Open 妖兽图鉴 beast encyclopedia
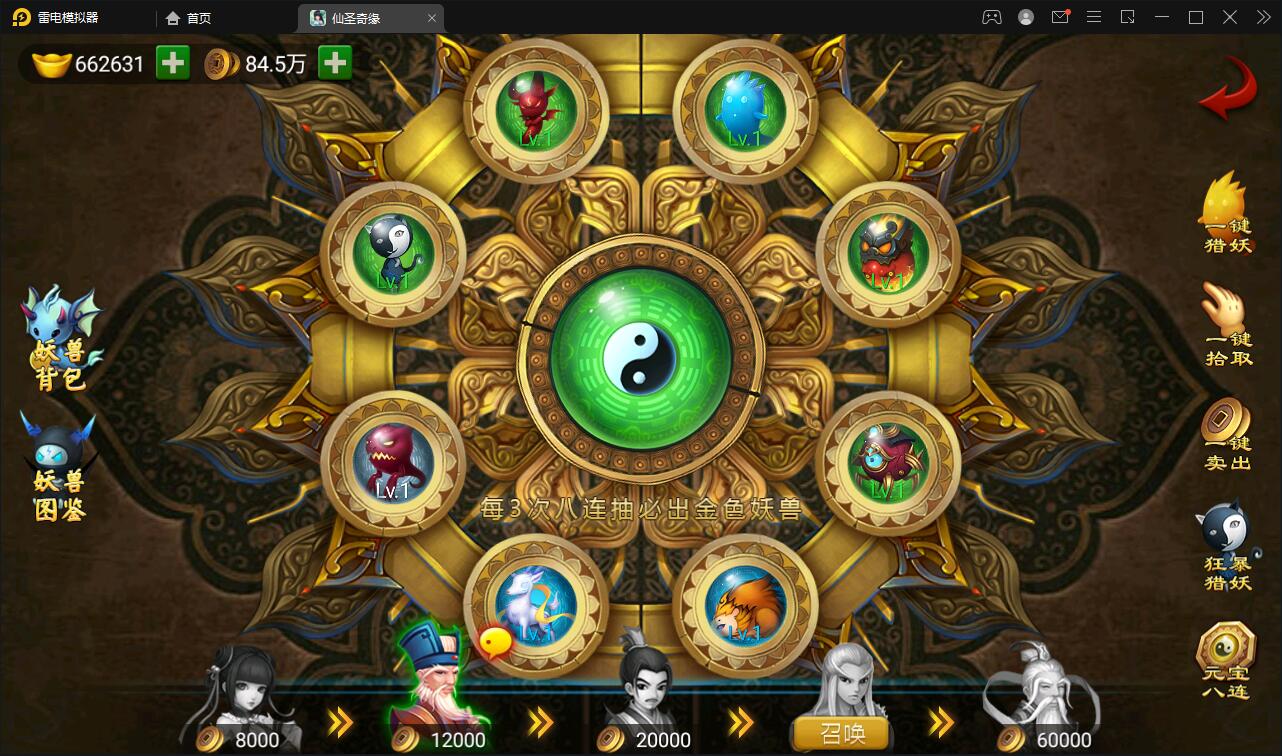 (x=60, y=468)
